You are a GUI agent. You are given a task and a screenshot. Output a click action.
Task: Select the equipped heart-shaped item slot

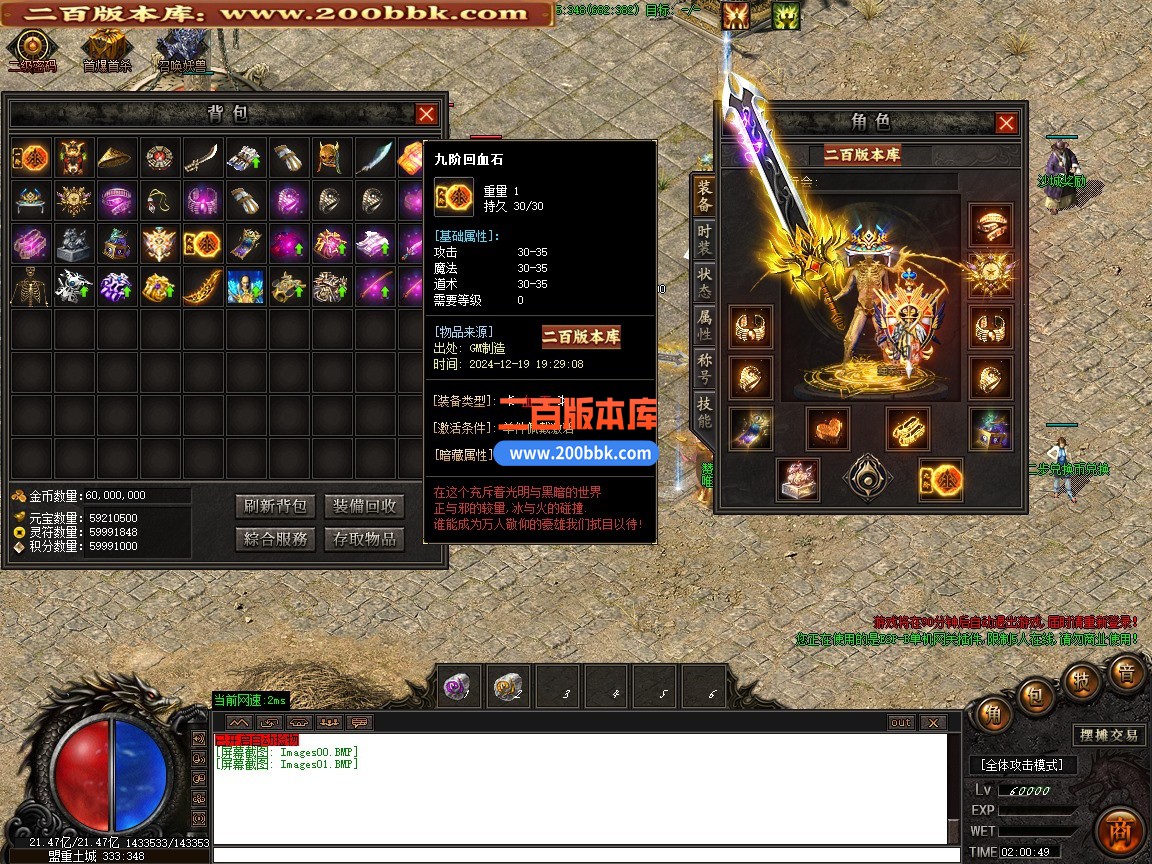[828, 428]
